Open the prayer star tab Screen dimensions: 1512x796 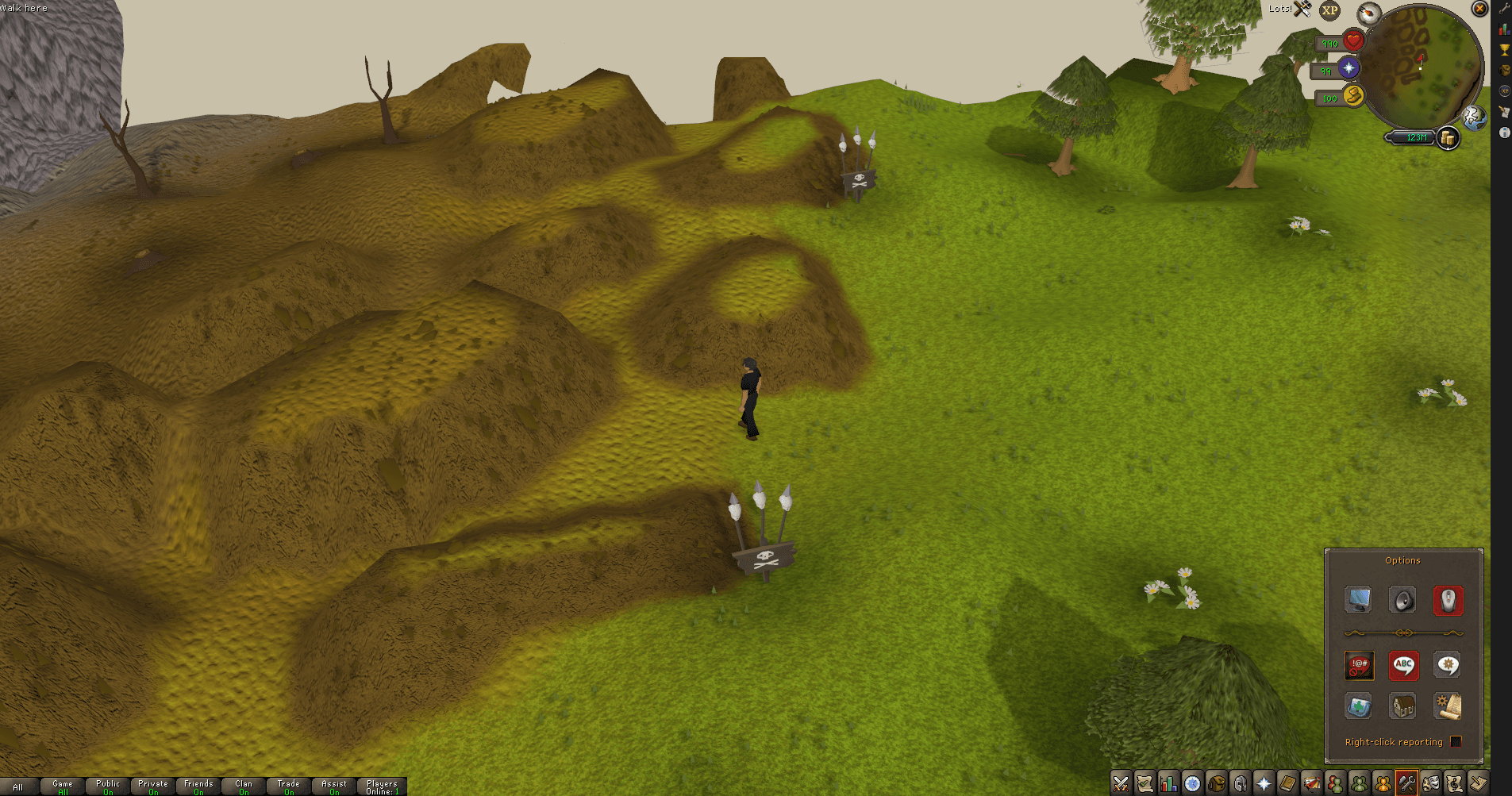click(1264, 784)
